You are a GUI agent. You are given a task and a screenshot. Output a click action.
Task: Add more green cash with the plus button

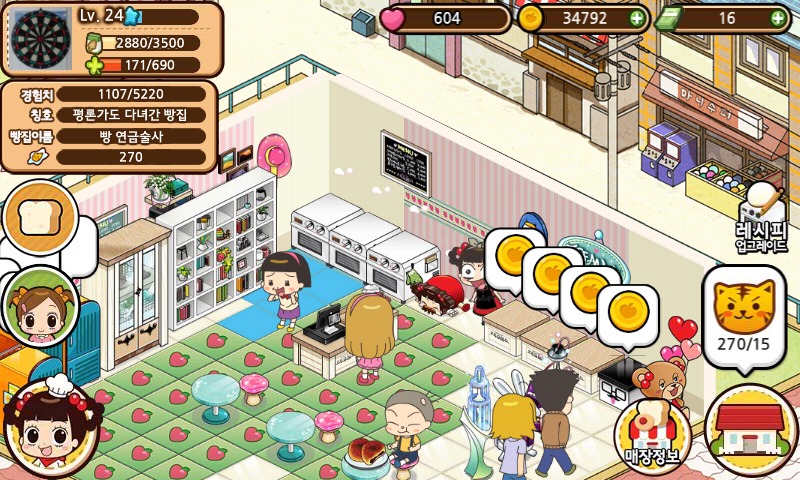pyautogui.click(x=779, y=18)
